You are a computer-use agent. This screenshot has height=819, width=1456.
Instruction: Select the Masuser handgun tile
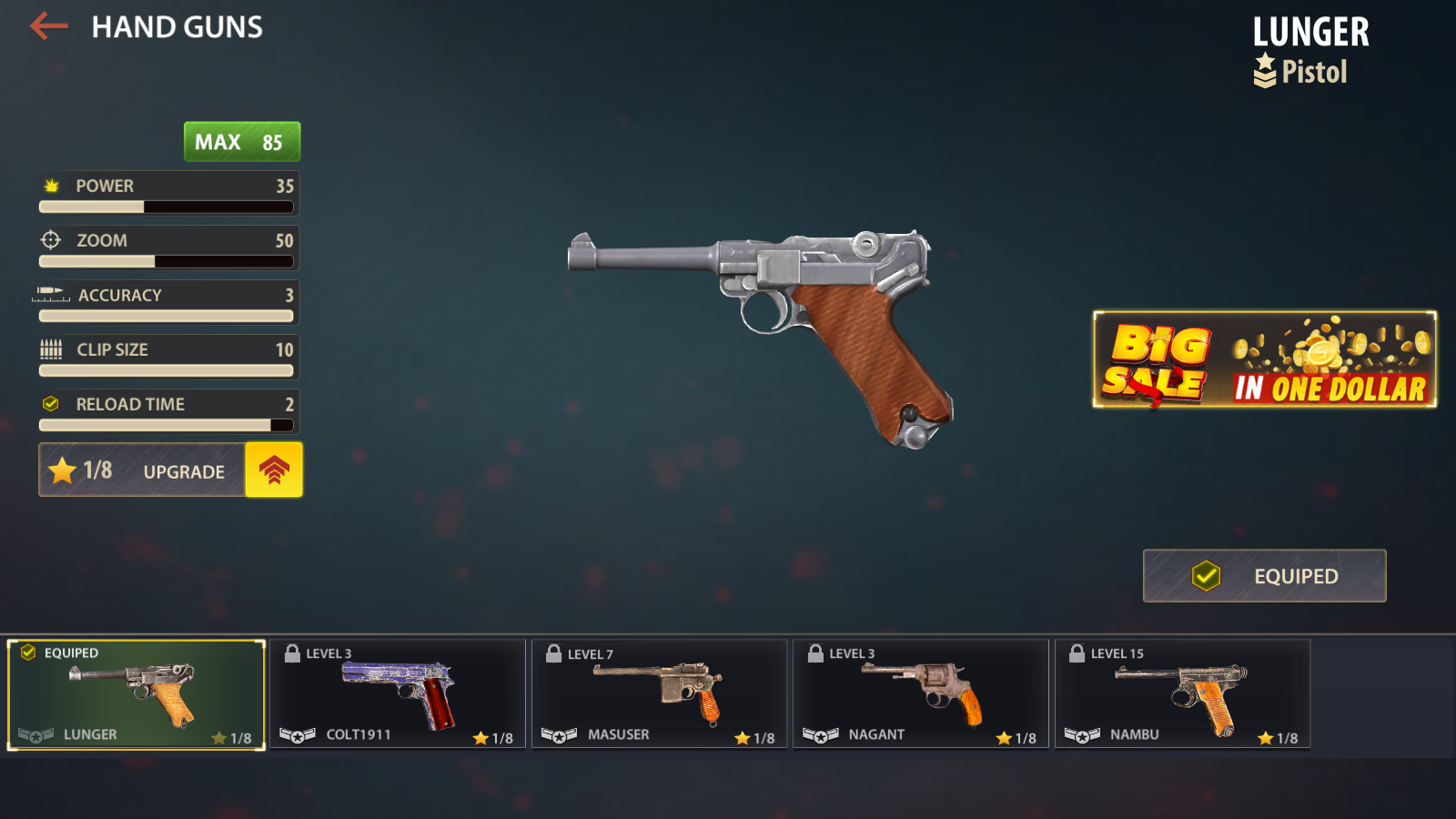[659, 695]
